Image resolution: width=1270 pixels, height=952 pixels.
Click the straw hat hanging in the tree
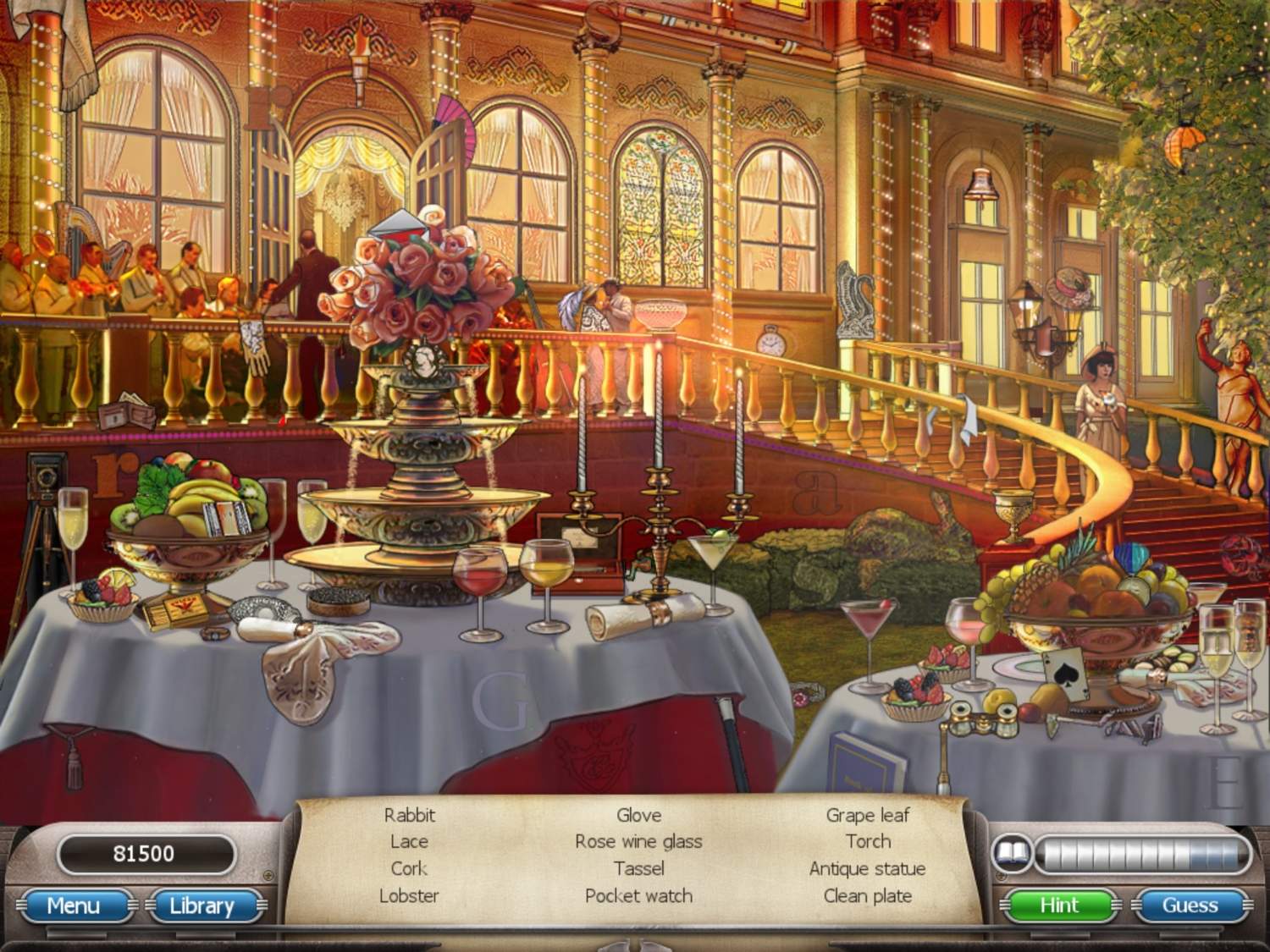1068,283
